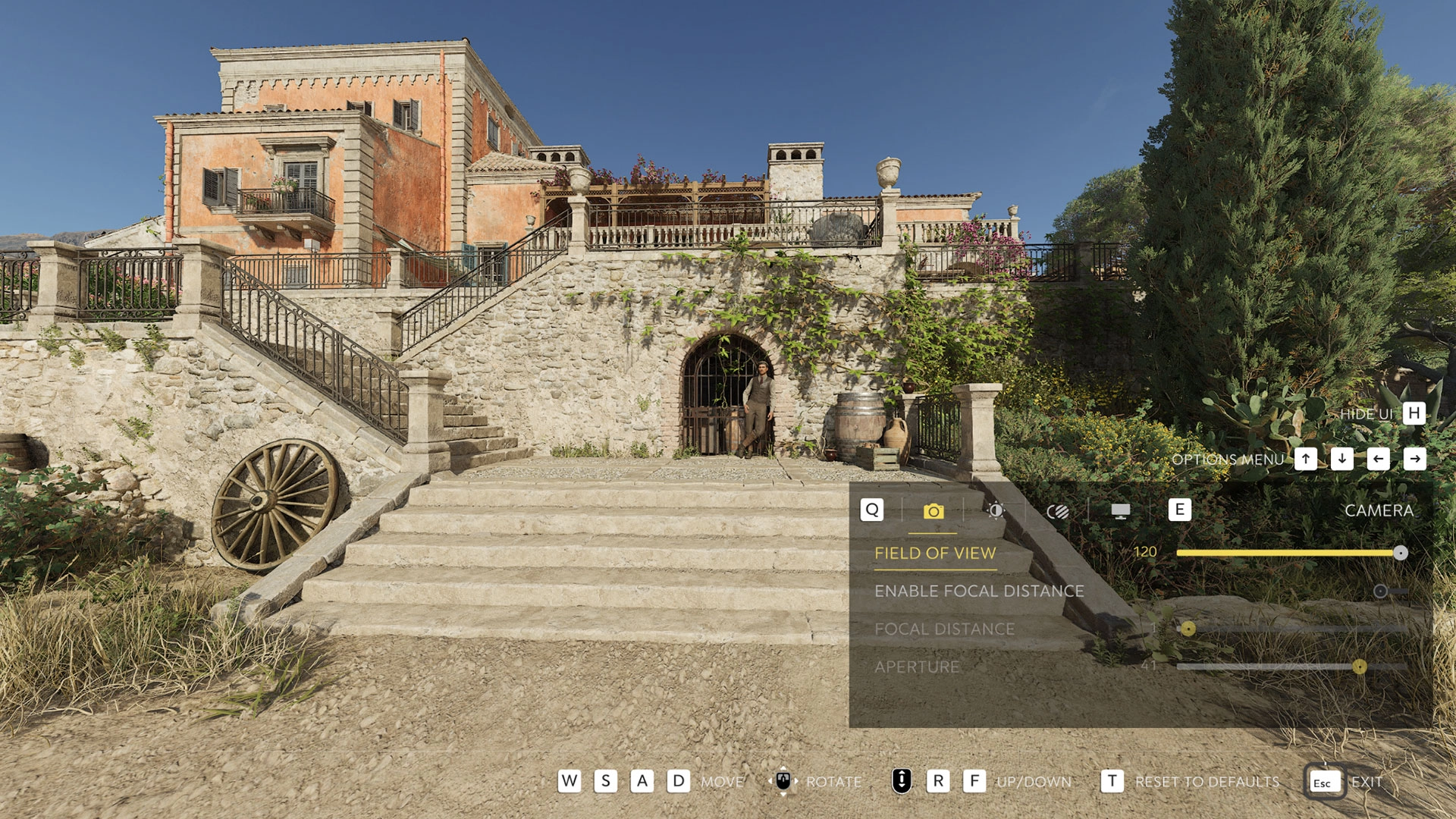Open the exposure/brightness settings icon
1456x819 pixels.
click(x=997, y=511)
